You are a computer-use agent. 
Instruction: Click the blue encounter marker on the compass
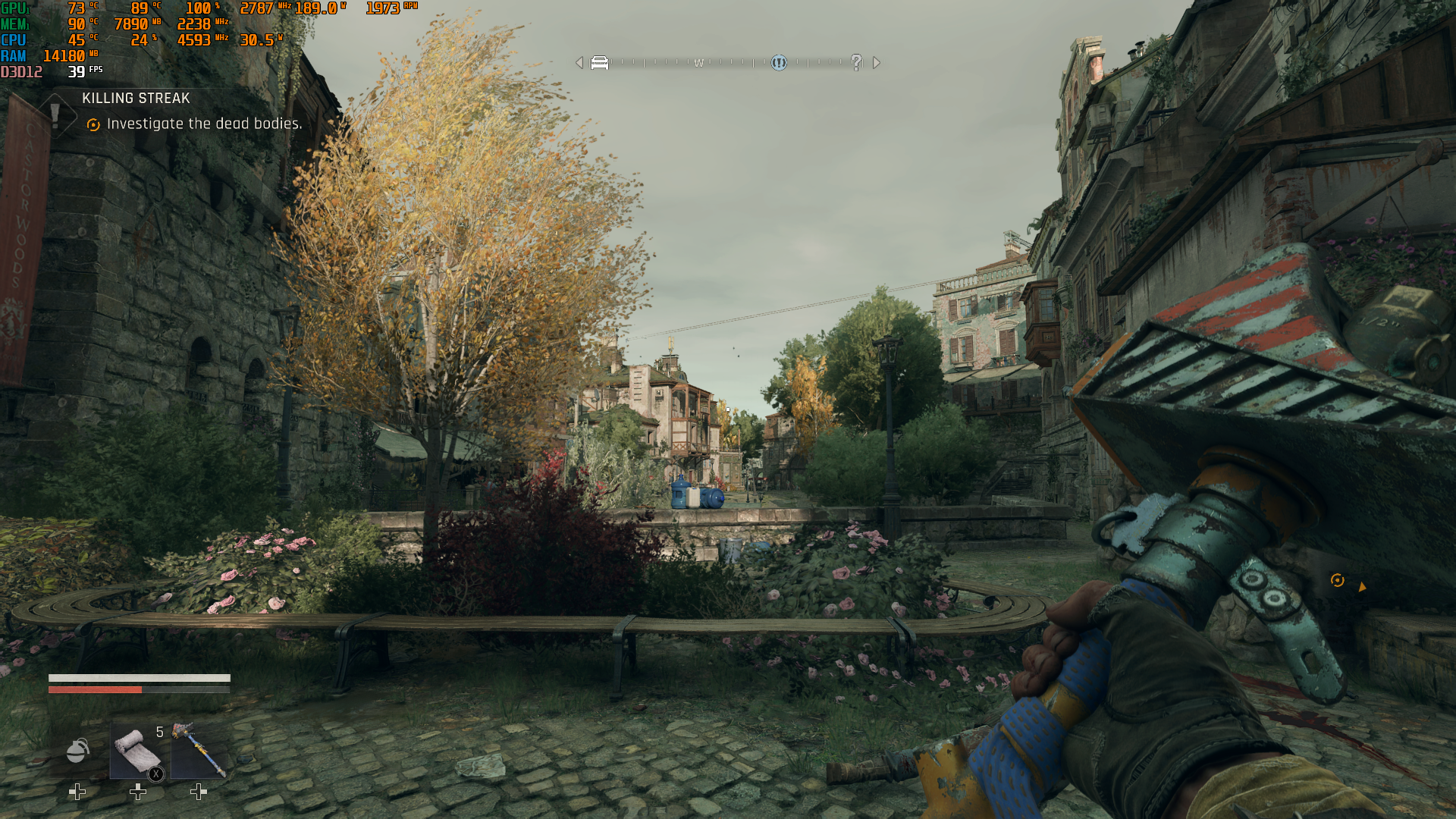(x=779, y=63)
